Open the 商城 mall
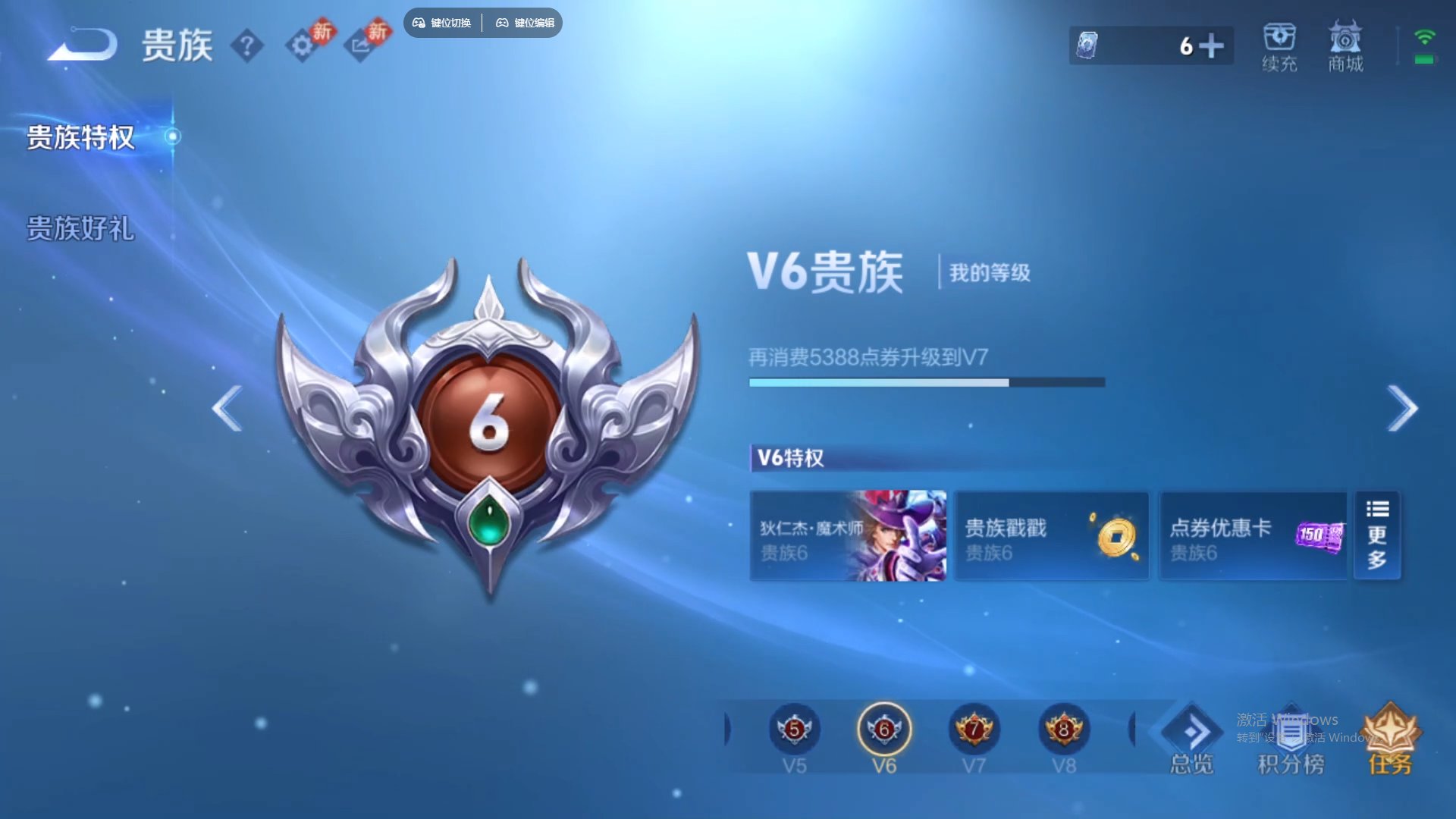This screenshot has width=1456, height=819. (1345, 47)
